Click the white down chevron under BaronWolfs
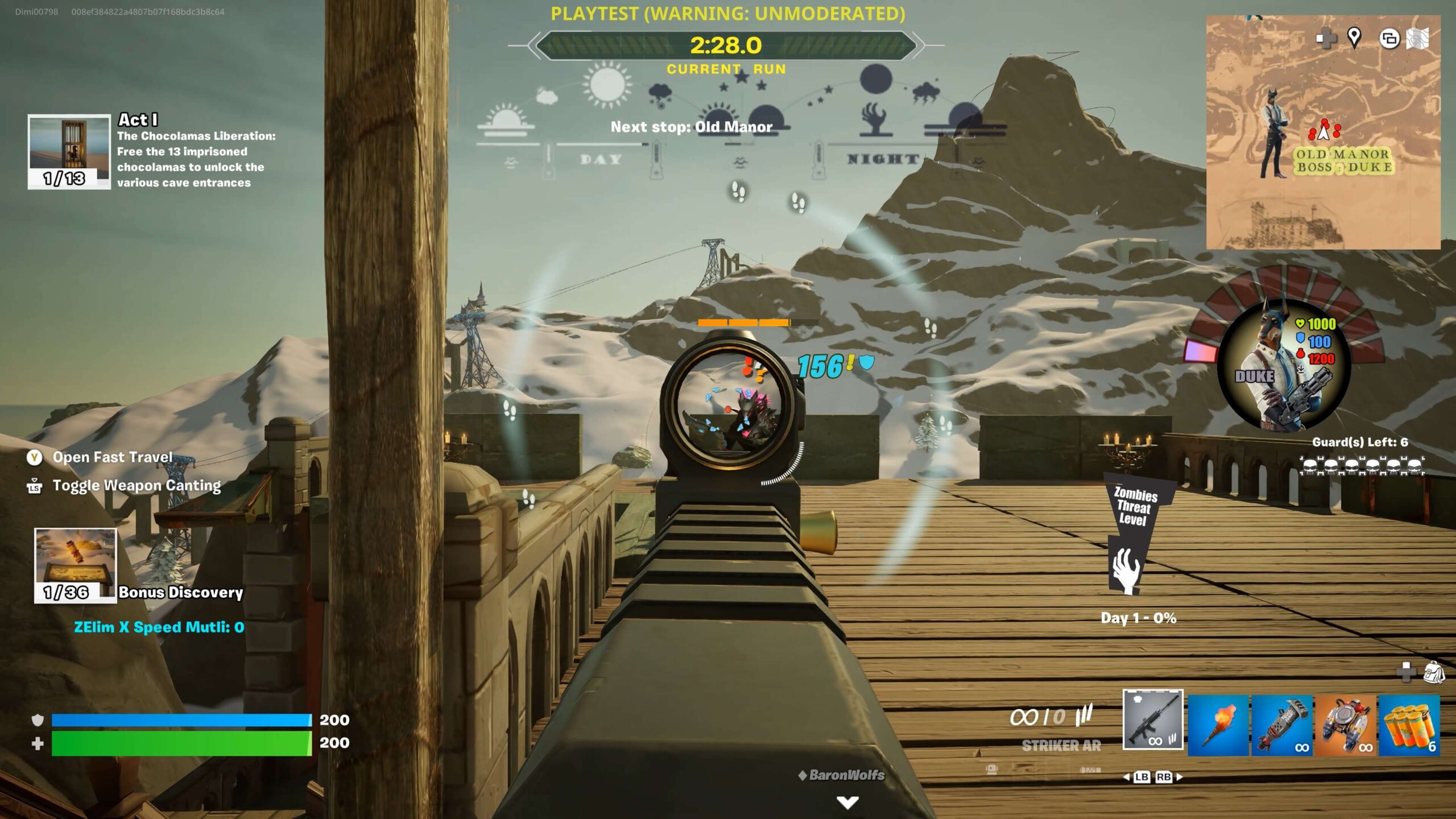The height and width of the screenshot is (819, 1456). [847, 802]
